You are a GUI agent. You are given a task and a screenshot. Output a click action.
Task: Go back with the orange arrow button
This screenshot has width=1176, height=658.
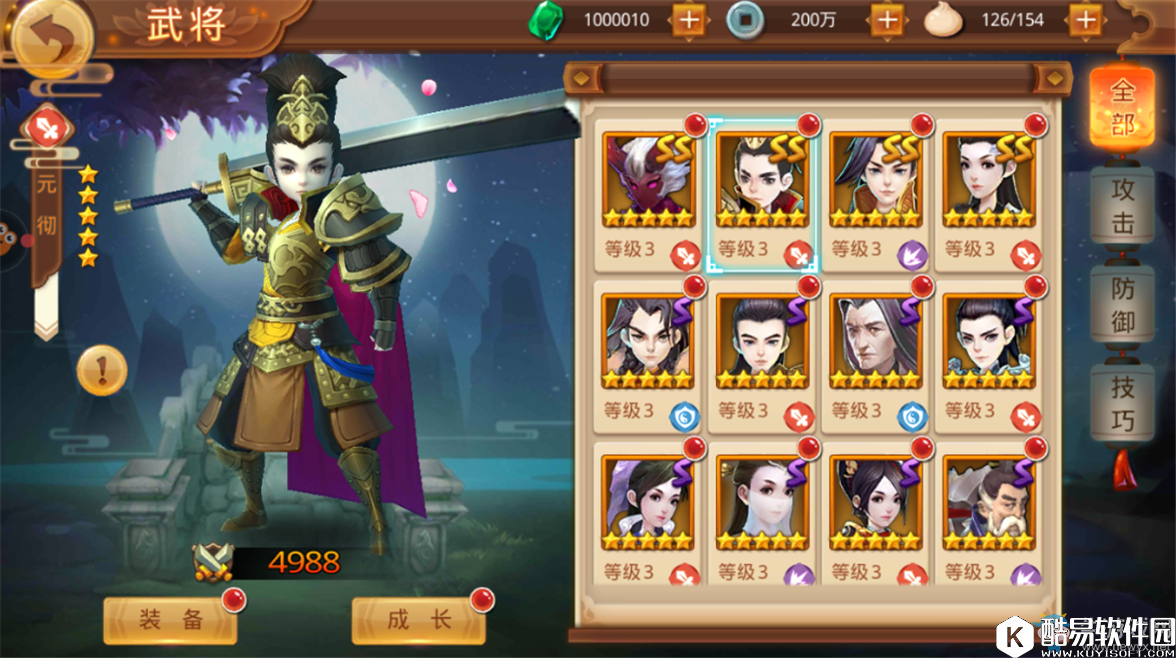(x=50, y=37)
